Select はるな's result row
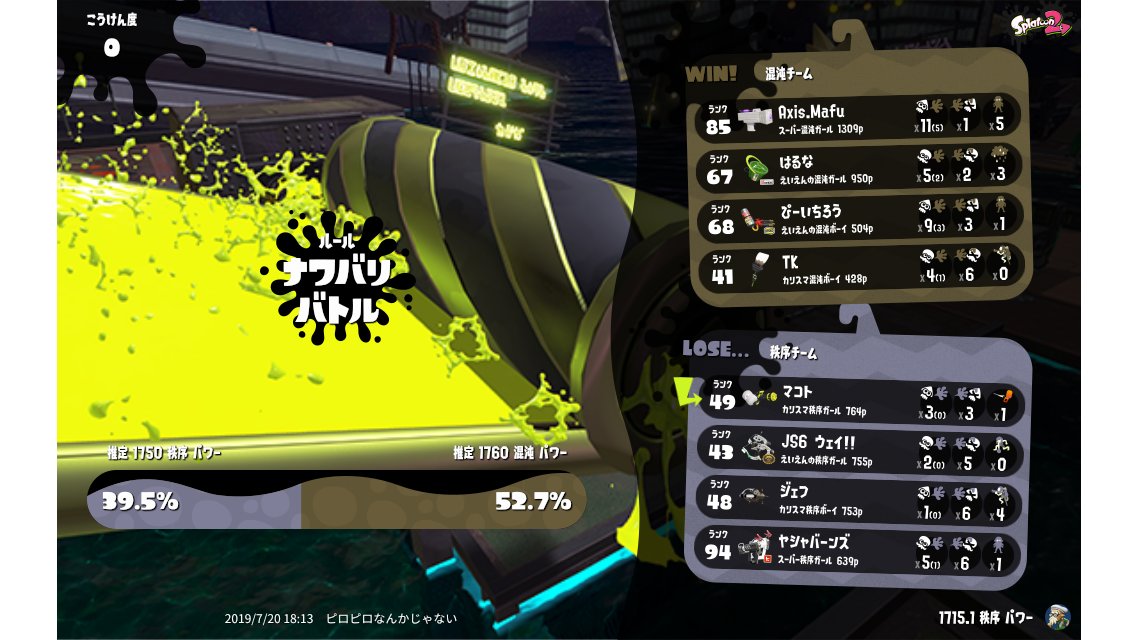Viewport: 1138px width, 640px height. coord(860,165)
